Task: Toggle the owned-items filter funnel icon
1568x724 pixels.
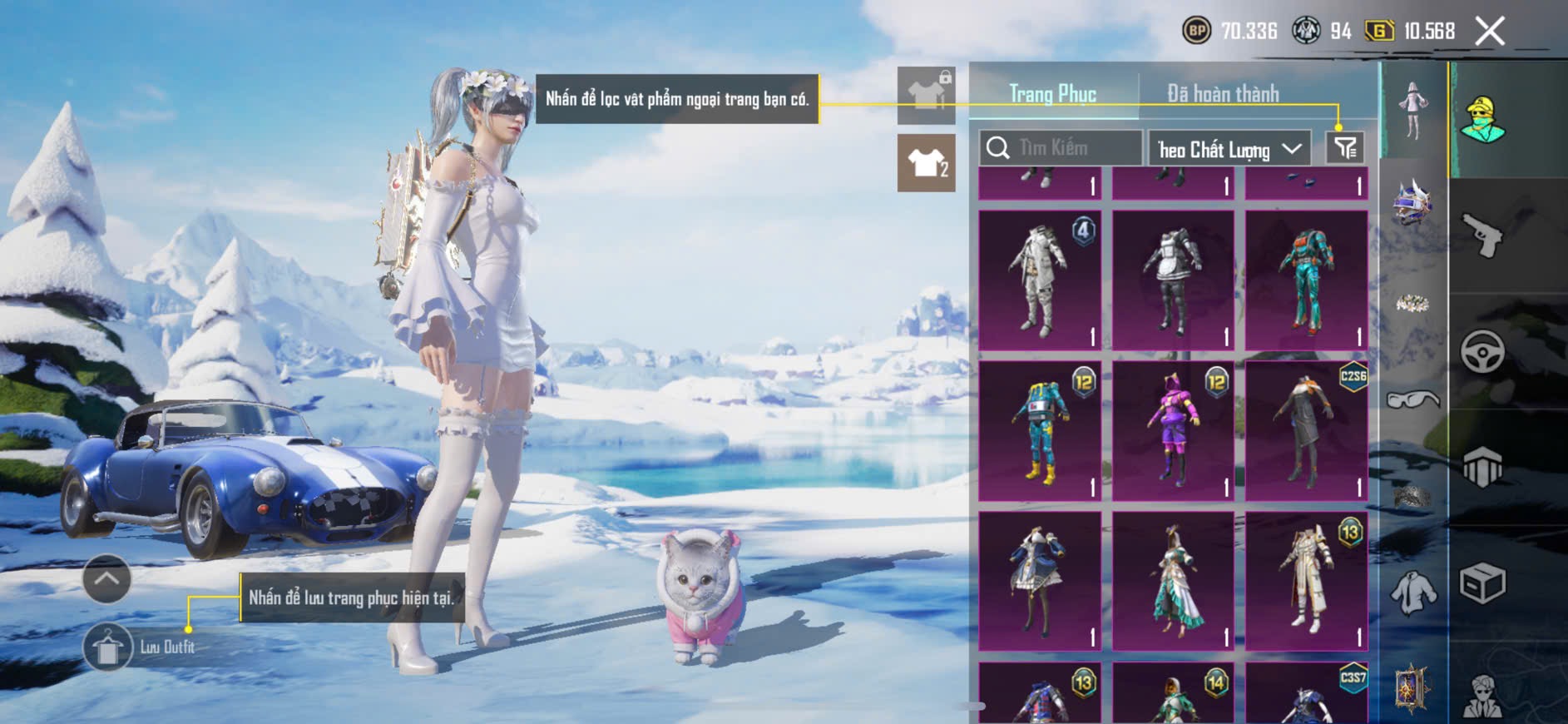Action: [1345, 148]
